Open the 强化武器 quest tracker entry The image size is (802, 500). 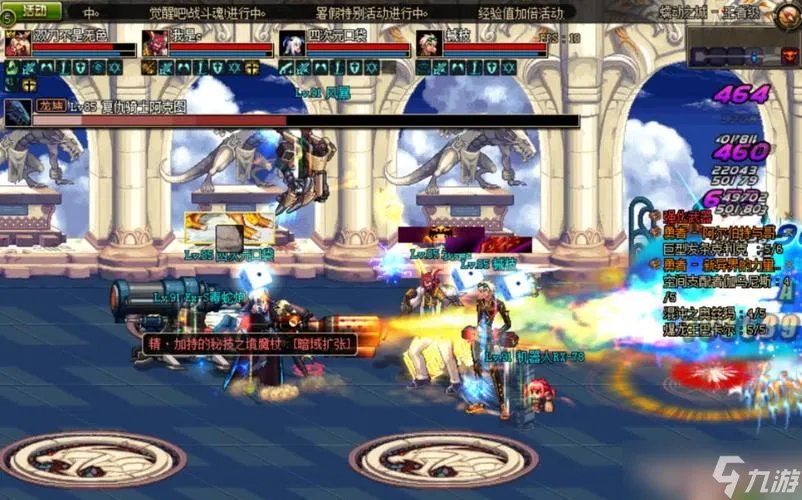pyautogui.click(x=688, y=216)
